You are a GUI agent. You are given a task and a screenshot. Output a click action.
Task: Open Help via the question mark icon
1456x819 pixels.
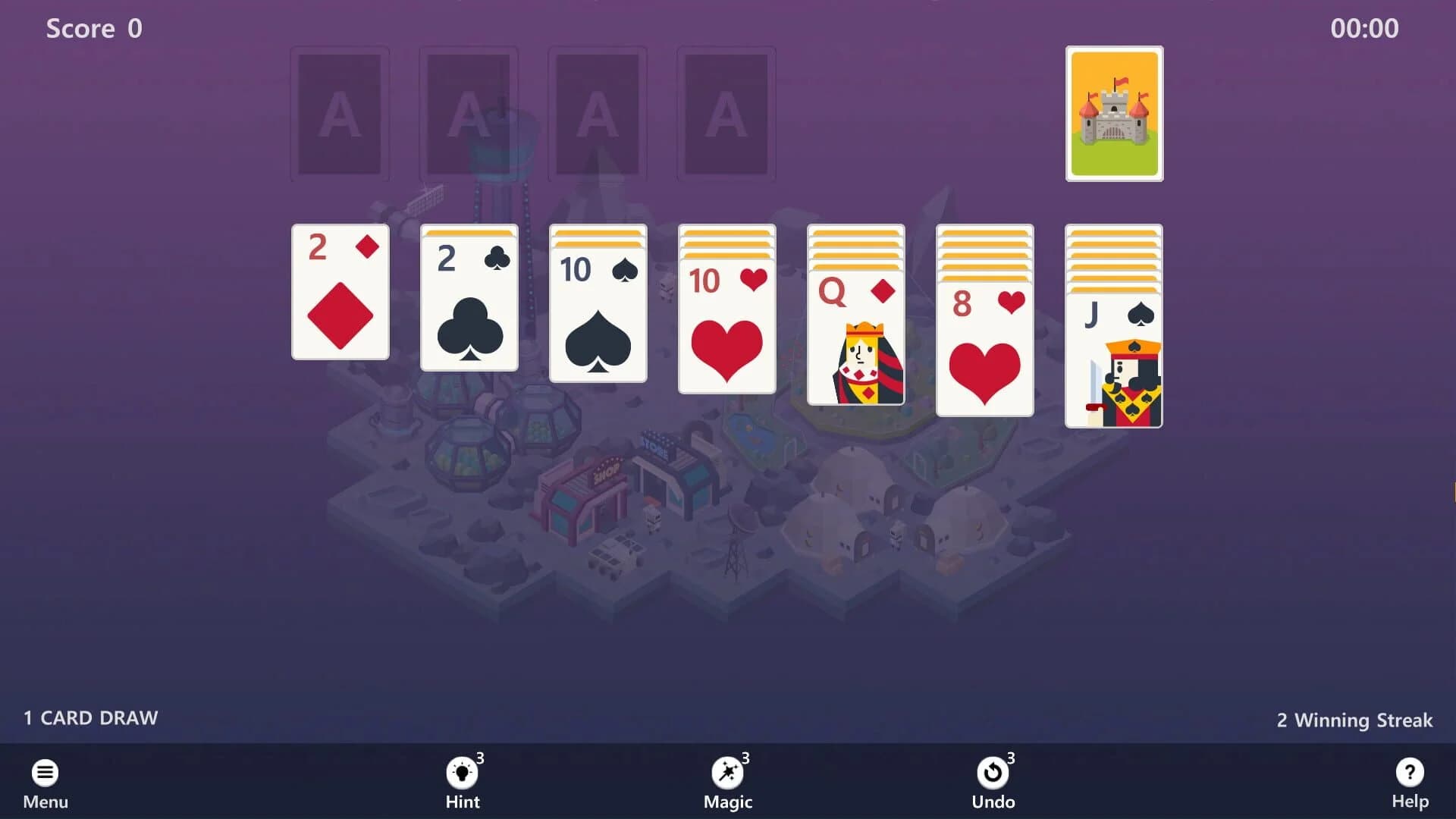(1409, 771)
